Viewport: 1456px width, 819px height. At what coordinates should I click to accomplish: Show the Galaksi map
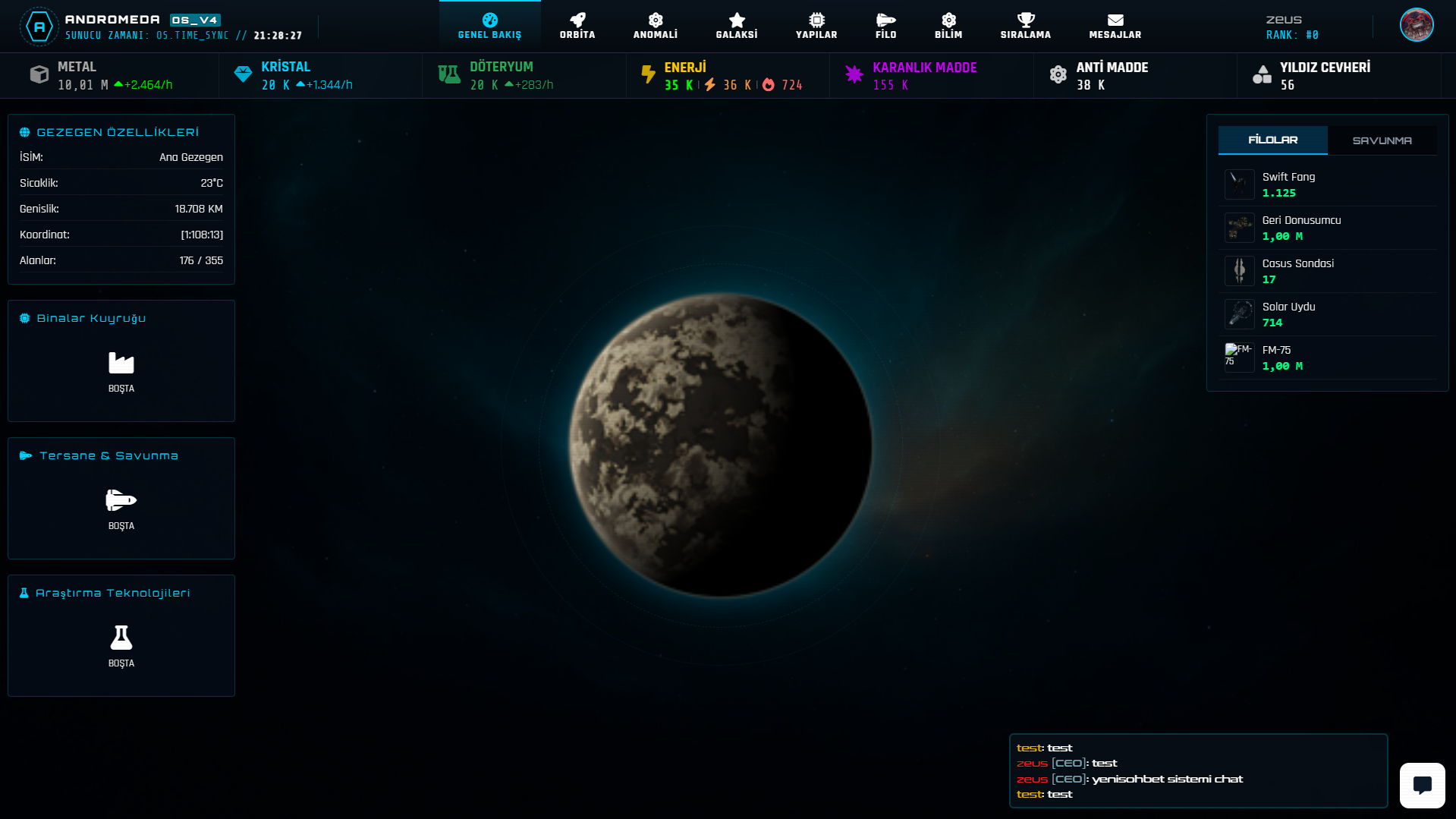pyautogui.click(x=737, y=26)
